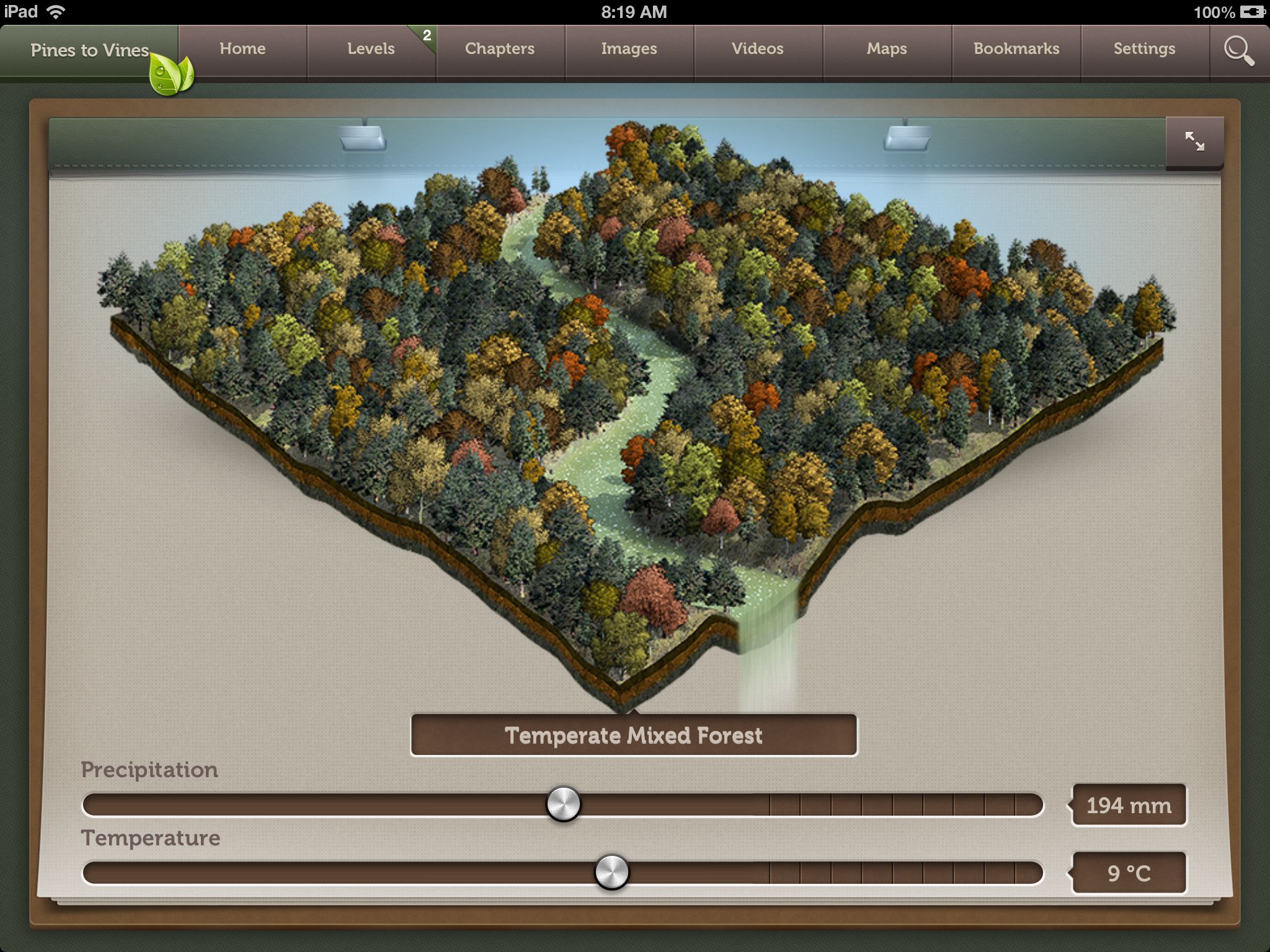
Task: Click the magnifying glass search icon
Action: click(1239, 51)
